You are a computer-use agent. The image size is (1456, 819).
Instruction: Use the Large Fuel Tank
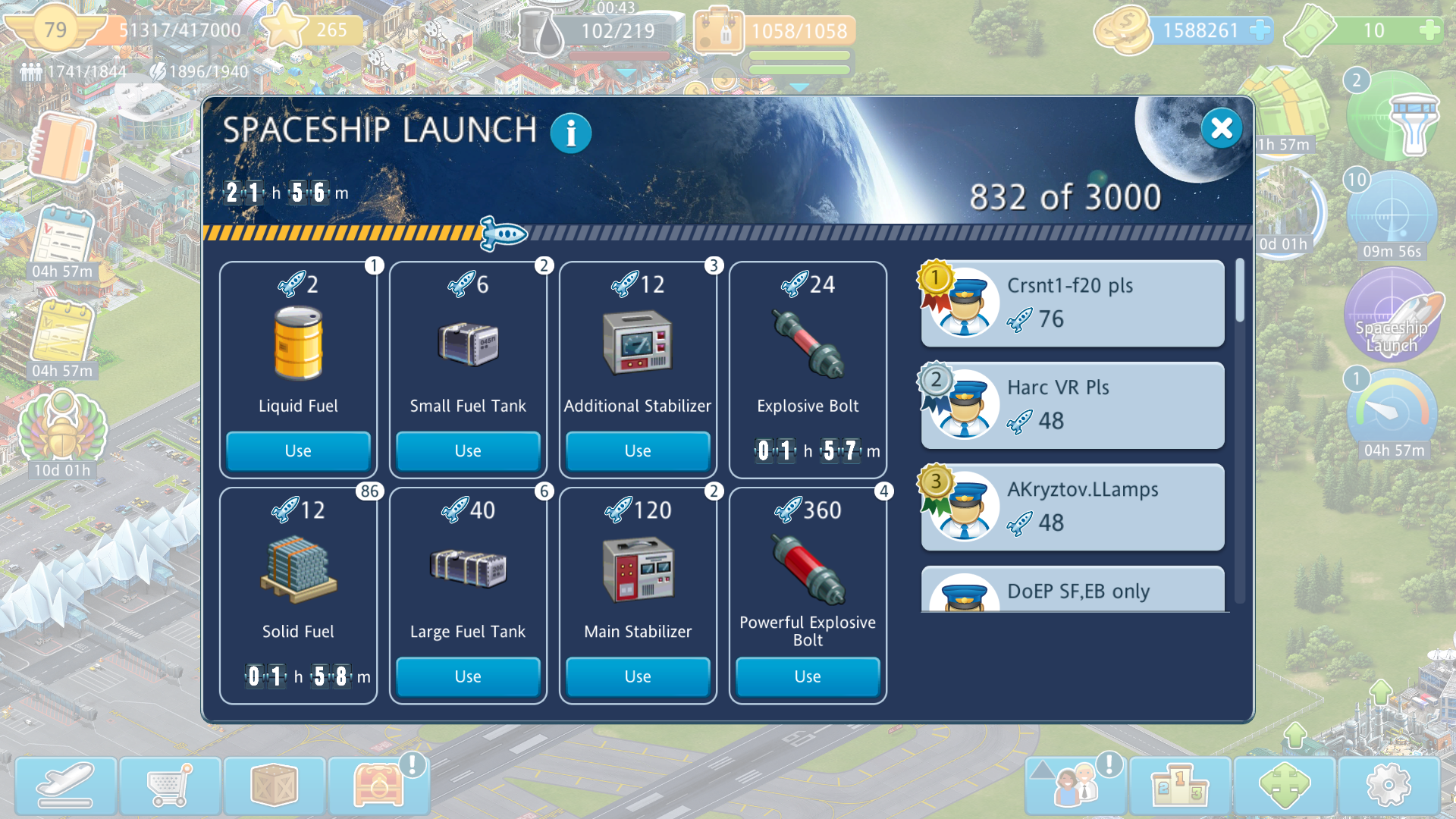468,676
